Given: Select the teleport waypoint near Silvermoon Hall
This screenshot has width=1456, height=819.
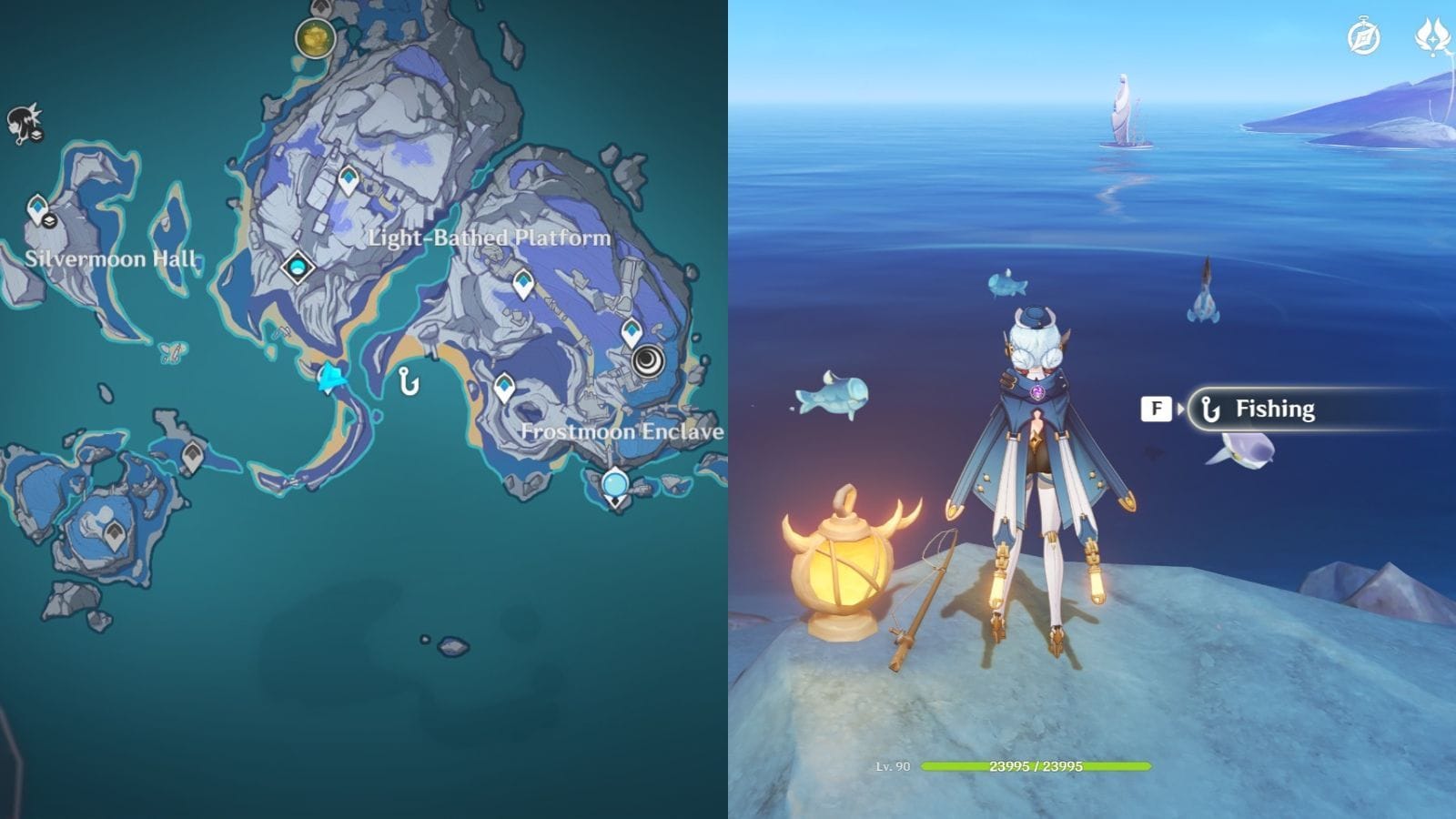Looking at the screenshot, I should (37, 205).
